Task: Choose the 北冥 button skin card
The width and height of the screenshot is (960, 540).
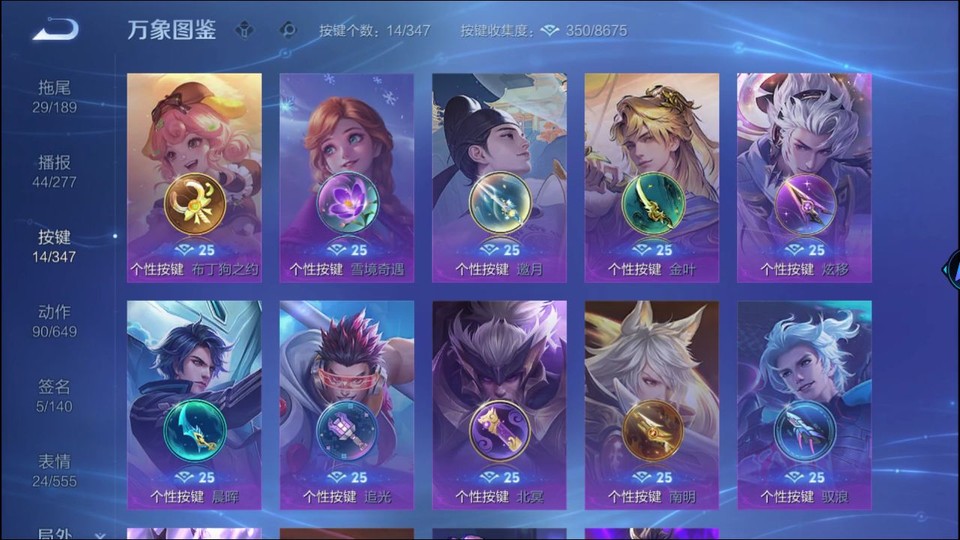Action: click(499, 405)
